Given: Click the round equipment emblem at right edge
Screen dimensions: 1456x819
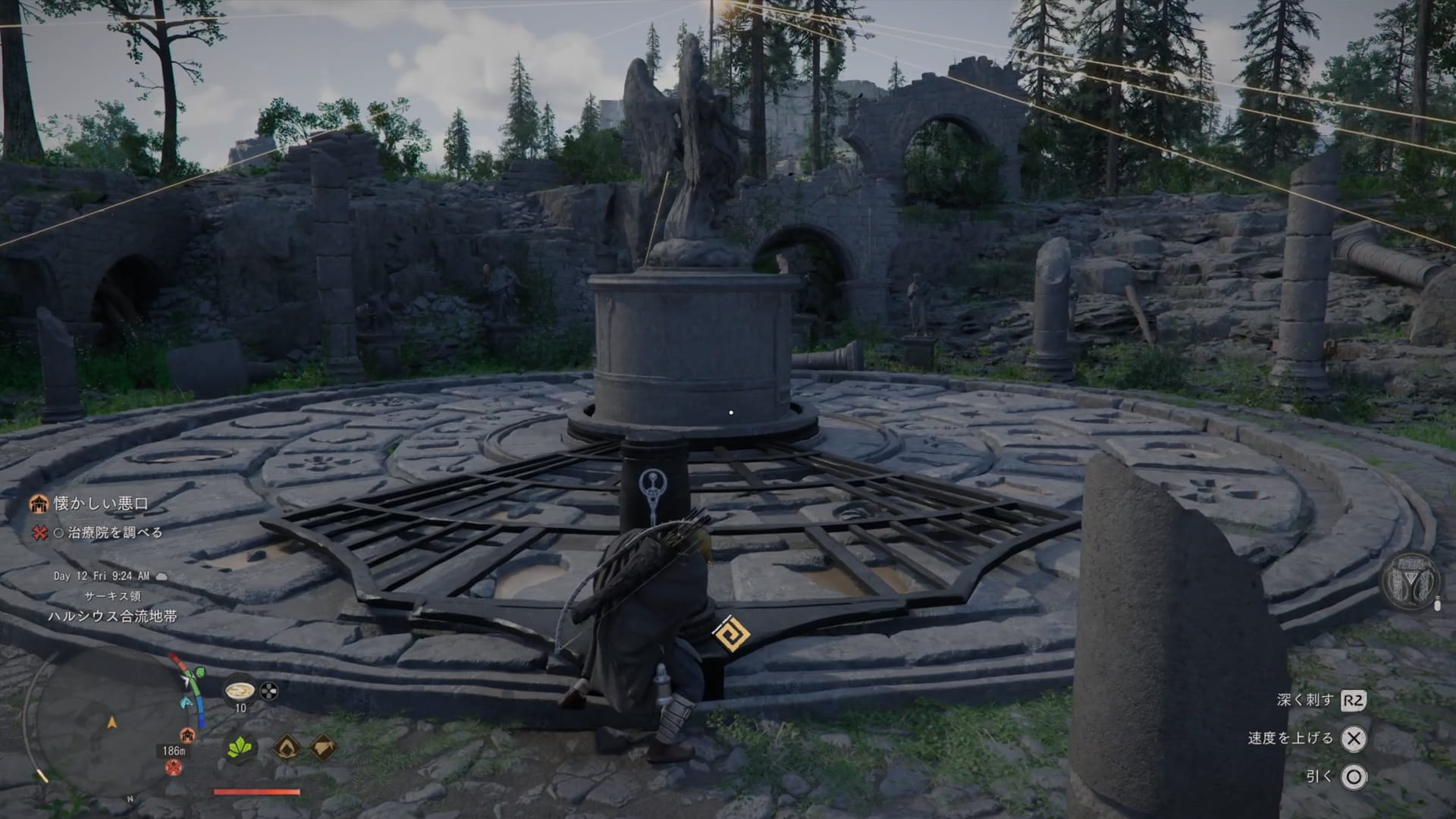Looking at the screenshot, I should [x=1409, y=582].
